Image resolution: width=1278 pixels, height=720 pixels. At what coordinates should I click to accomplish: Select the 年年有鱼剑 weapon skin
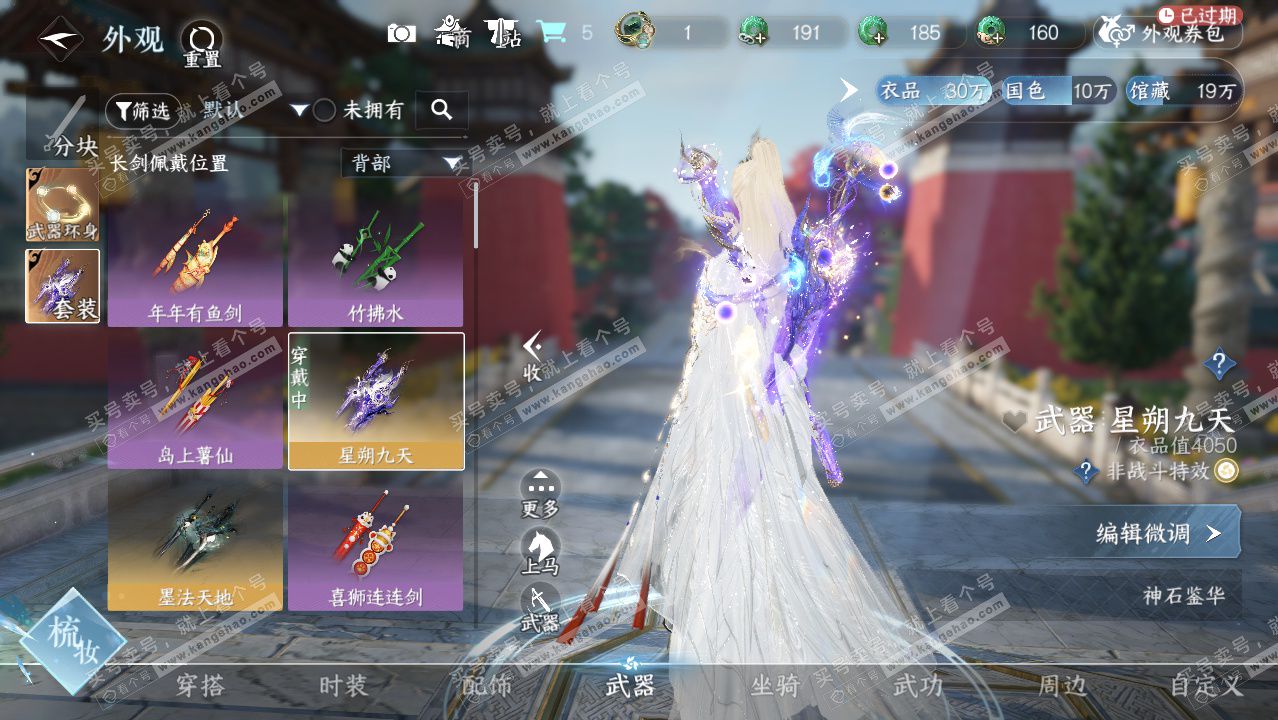point(195,260)
